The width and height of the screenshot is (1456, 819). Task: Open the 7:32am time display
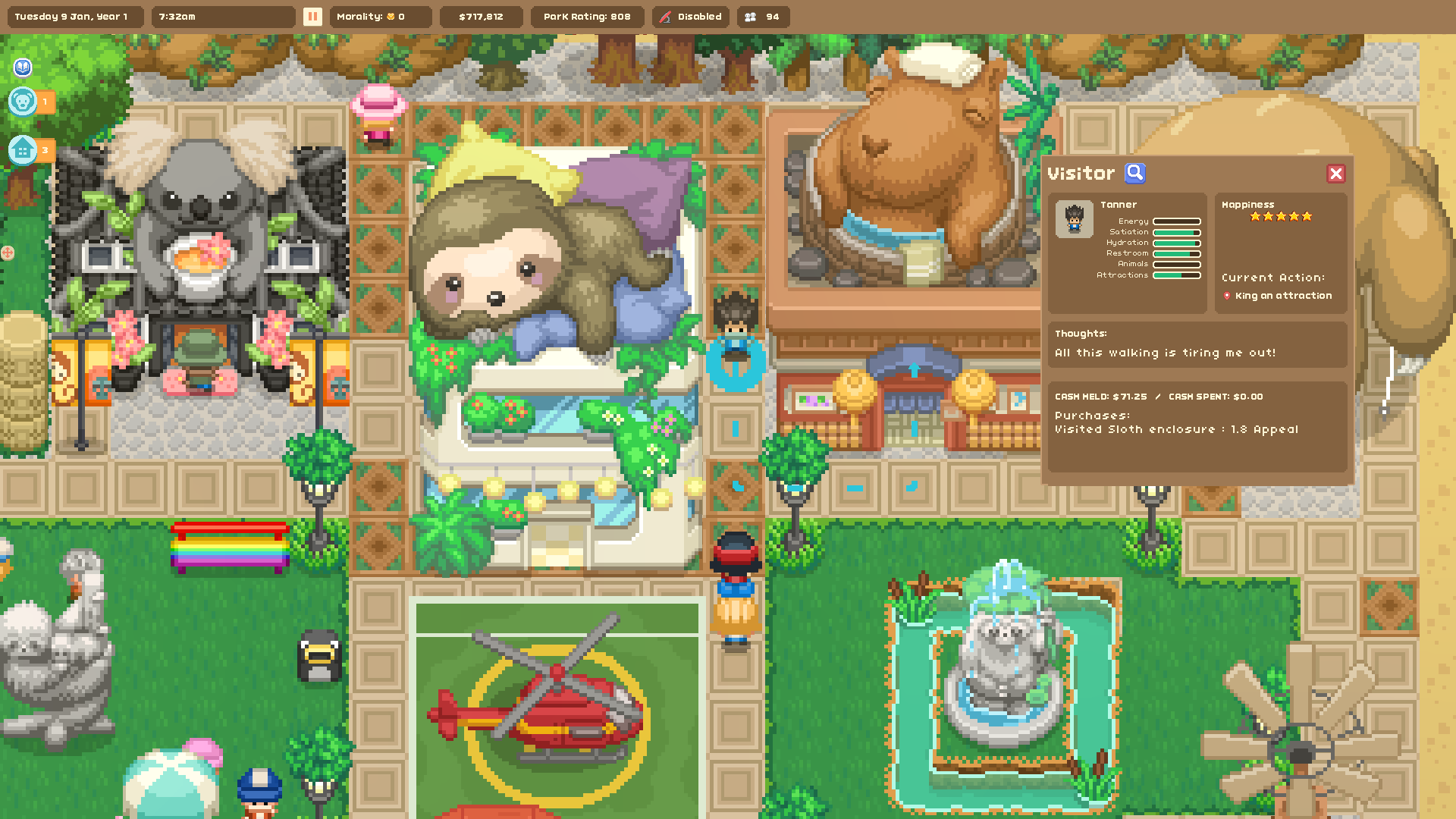[177, 16]
